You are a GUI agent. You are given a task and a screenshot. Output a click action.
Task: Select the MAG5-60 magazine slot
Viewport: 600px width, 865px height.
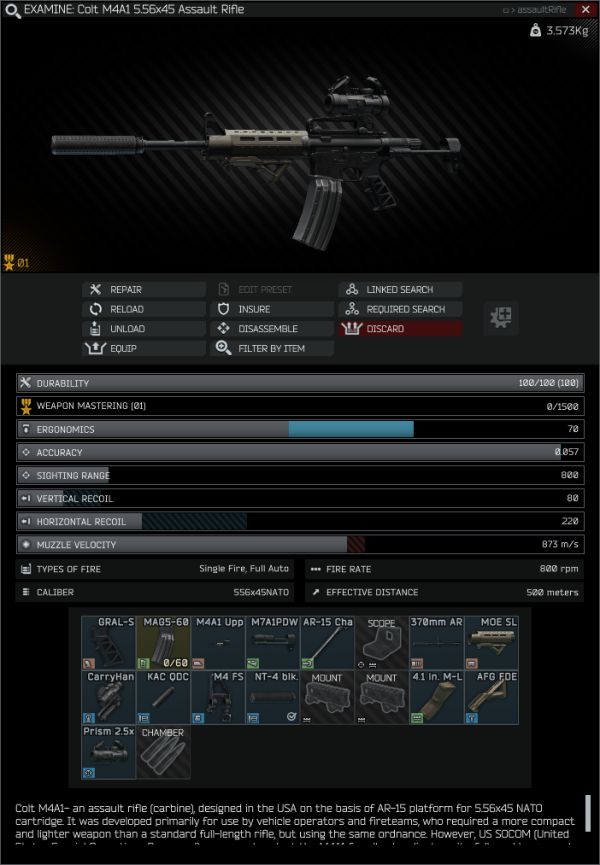pos(163,643)
